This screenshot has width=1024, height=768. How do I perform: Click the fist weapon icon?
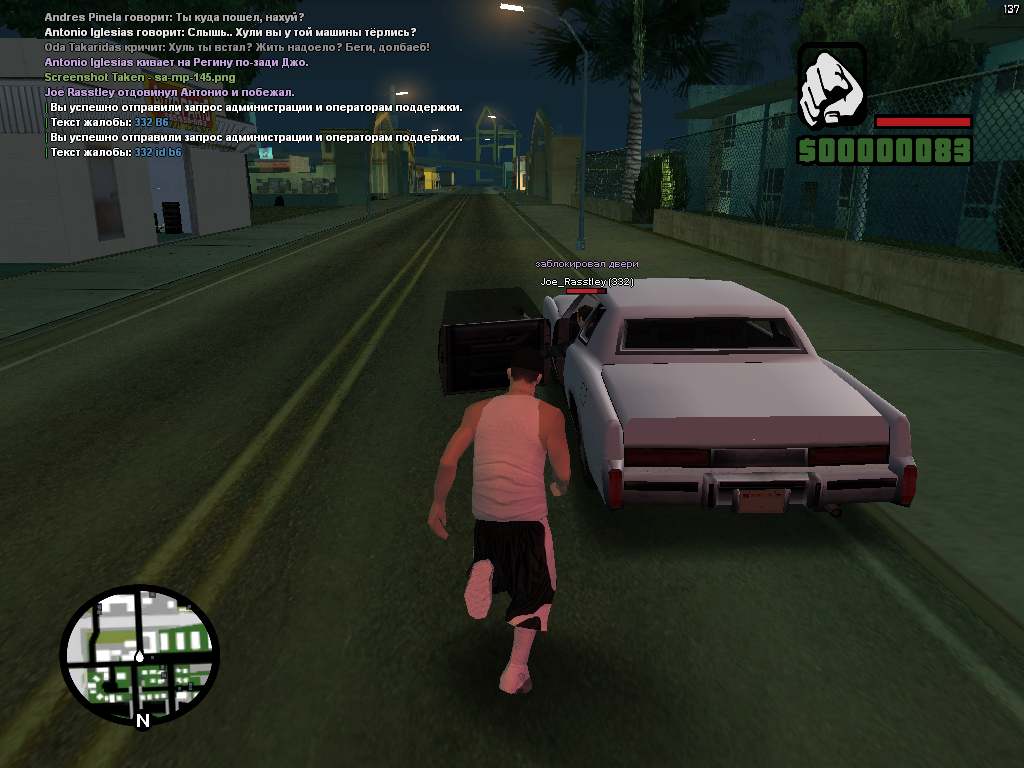pyautogui.click(x=832, y=86)
